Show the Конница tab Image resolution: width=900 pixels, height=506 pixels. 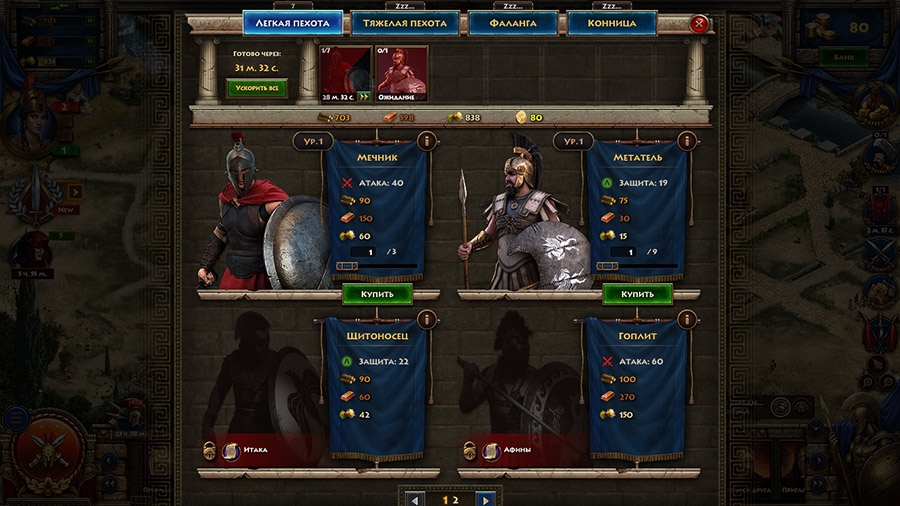click(x=611, y=23)
